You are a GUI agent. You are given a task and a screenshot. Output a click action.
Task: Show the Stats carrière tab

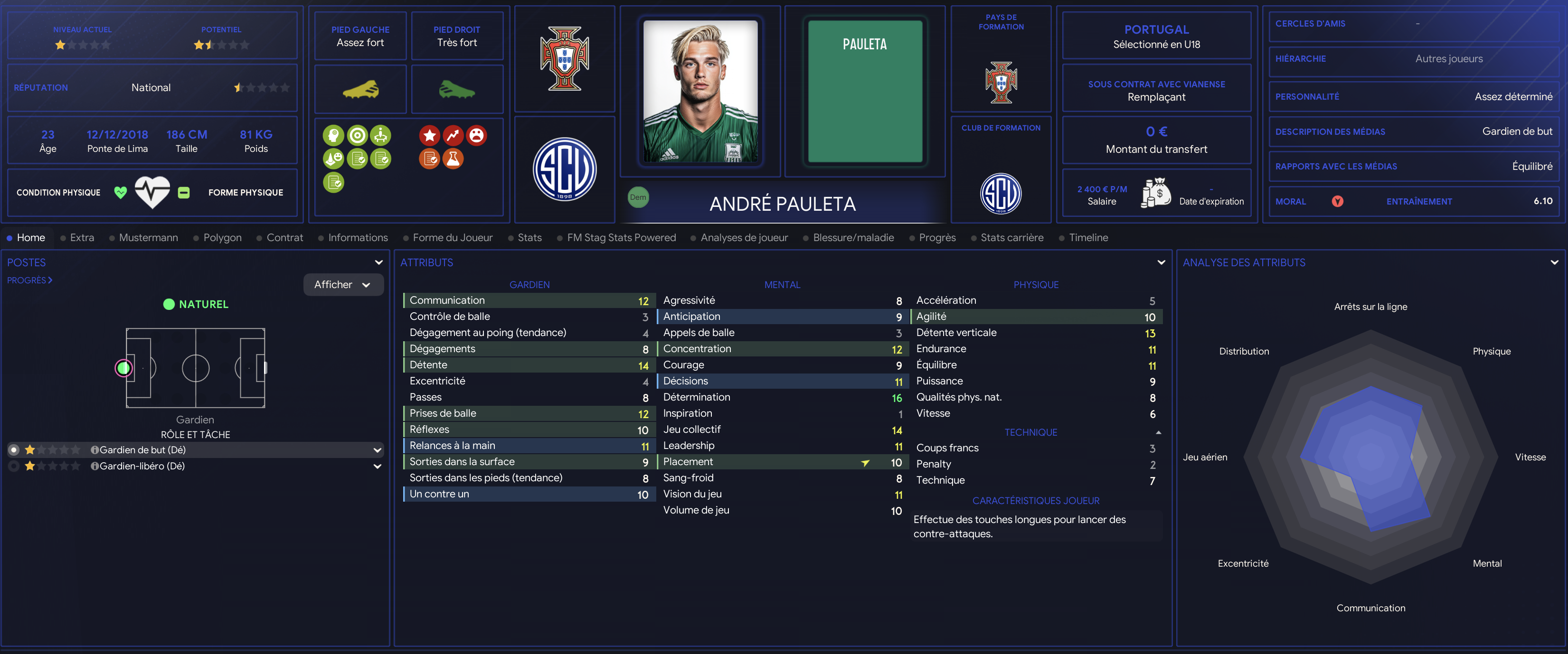[1011, 237]
